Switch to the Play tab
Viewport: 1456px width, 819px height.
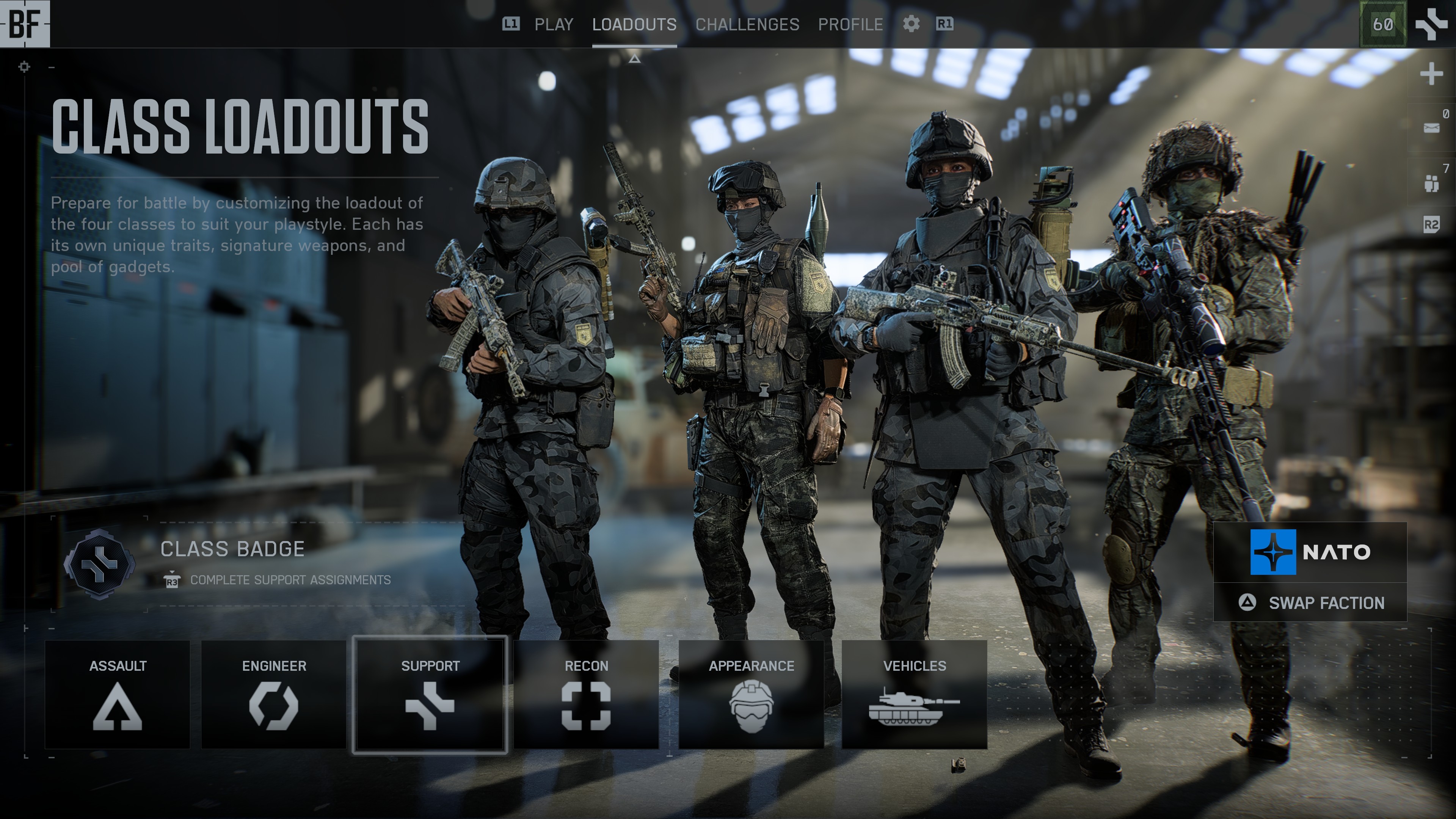(x=553, y=24)
